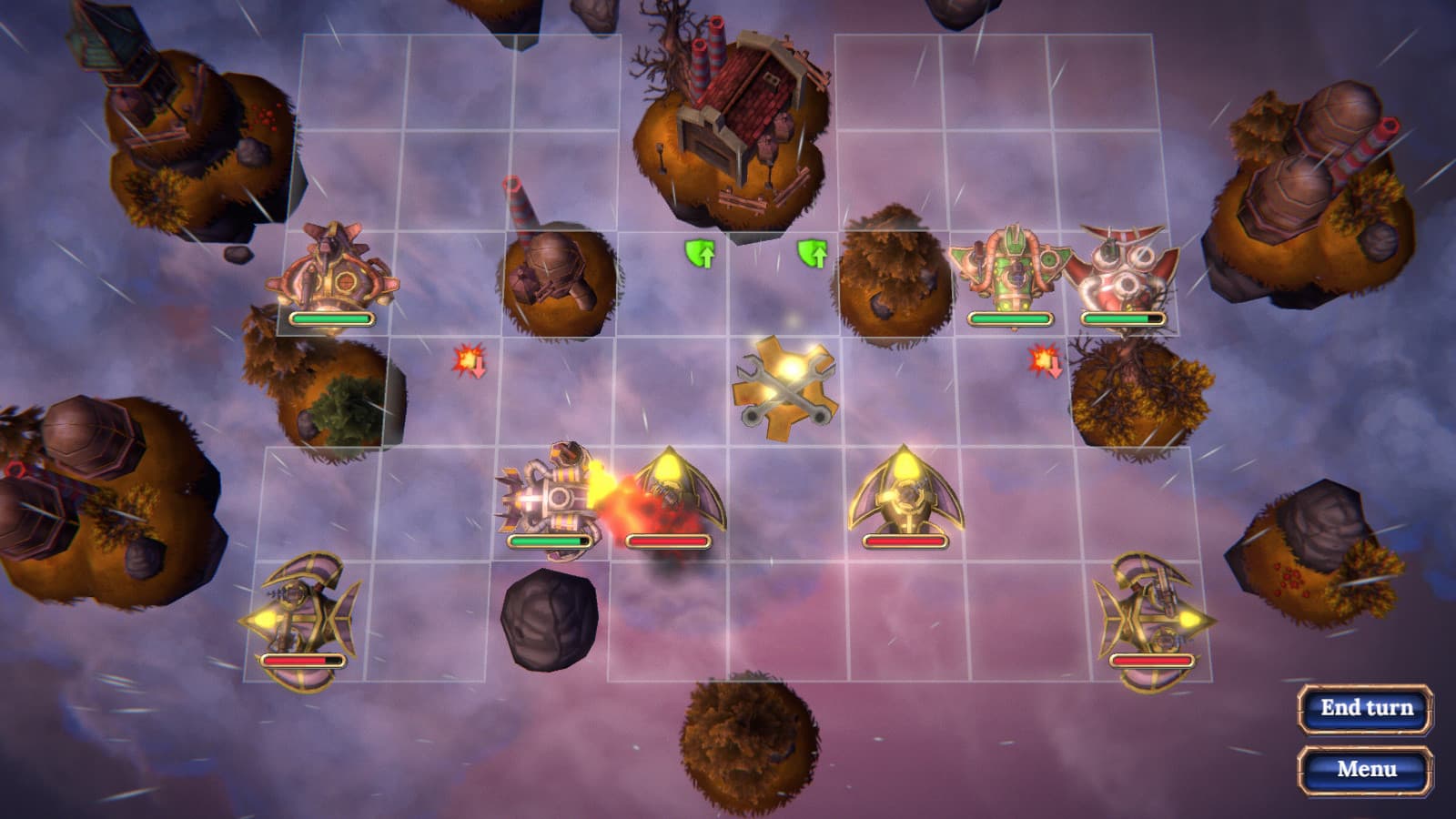Pick up the right green shield buff icon
Viewport: 1456px width, 819px height.
814,253
